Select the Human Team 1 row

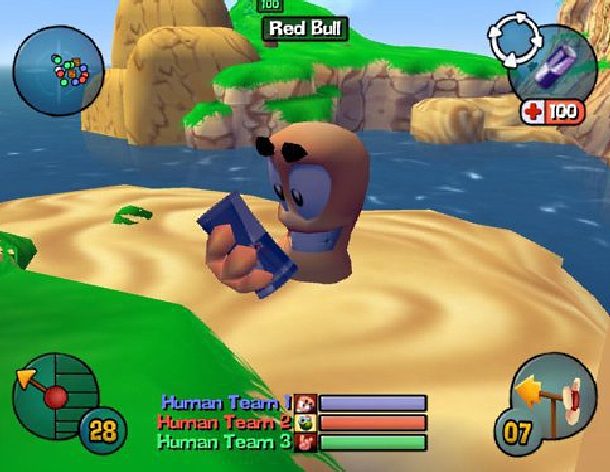(293, 403)
